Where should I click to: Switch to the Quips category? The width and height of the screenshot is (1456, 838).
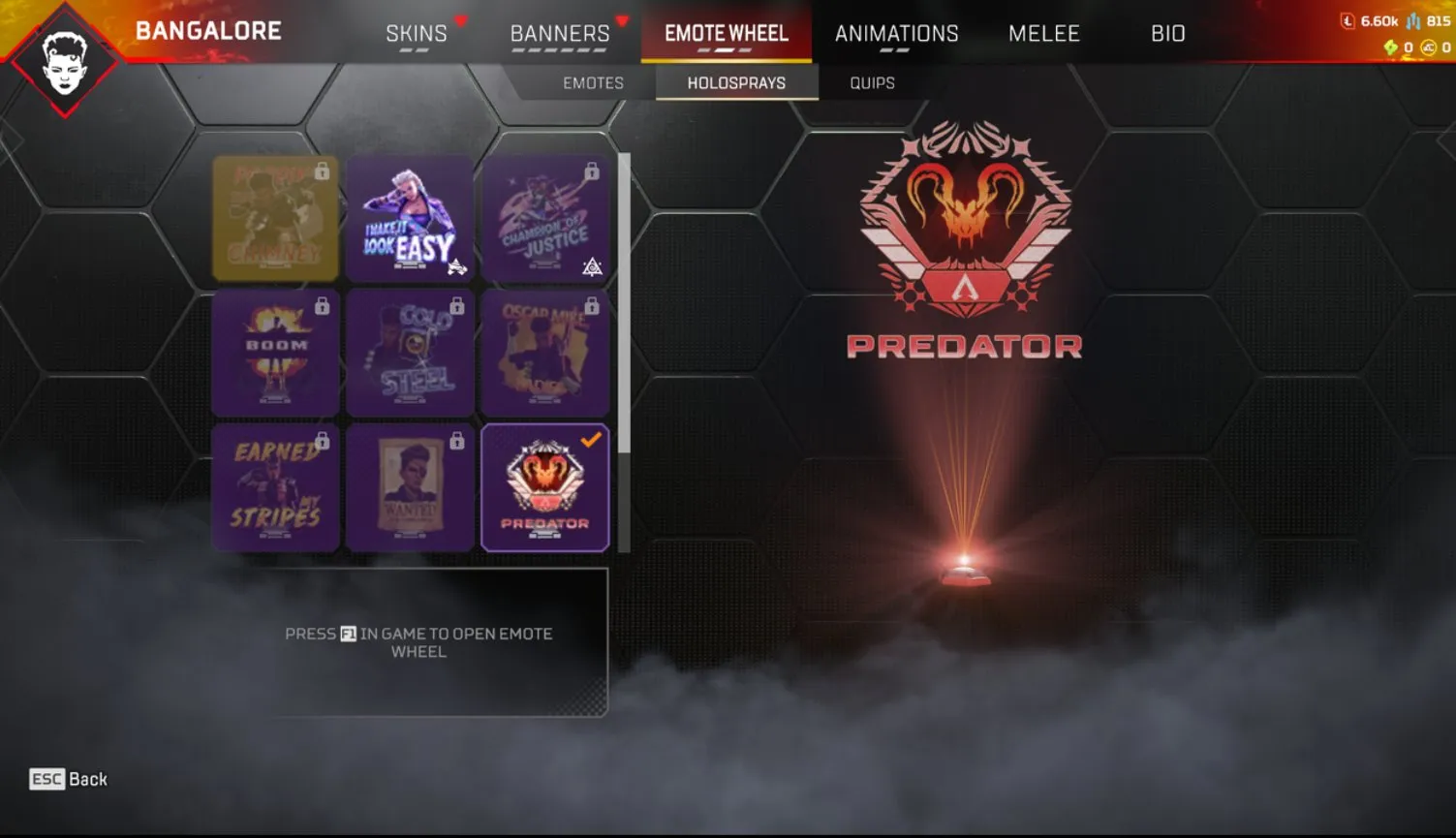click(x=870, y=82)
